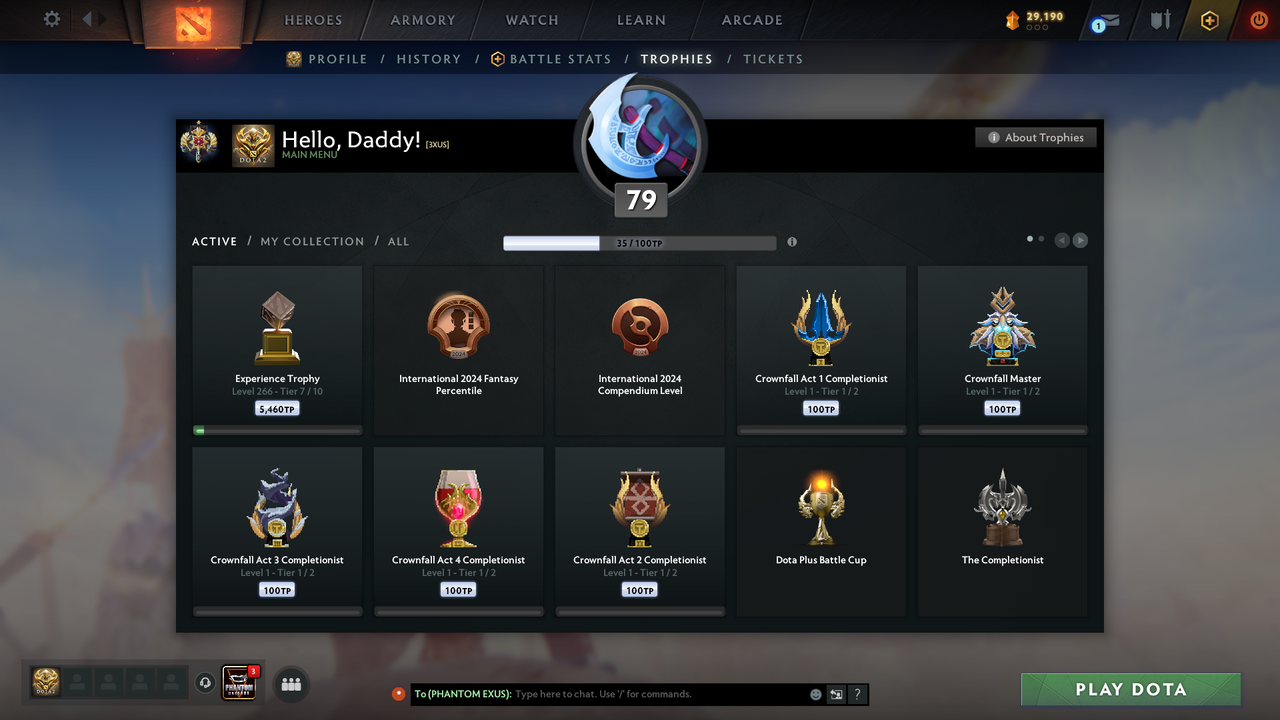The image size is (1280, 720).
Task: Open the Watch menu
Action: 532,20
